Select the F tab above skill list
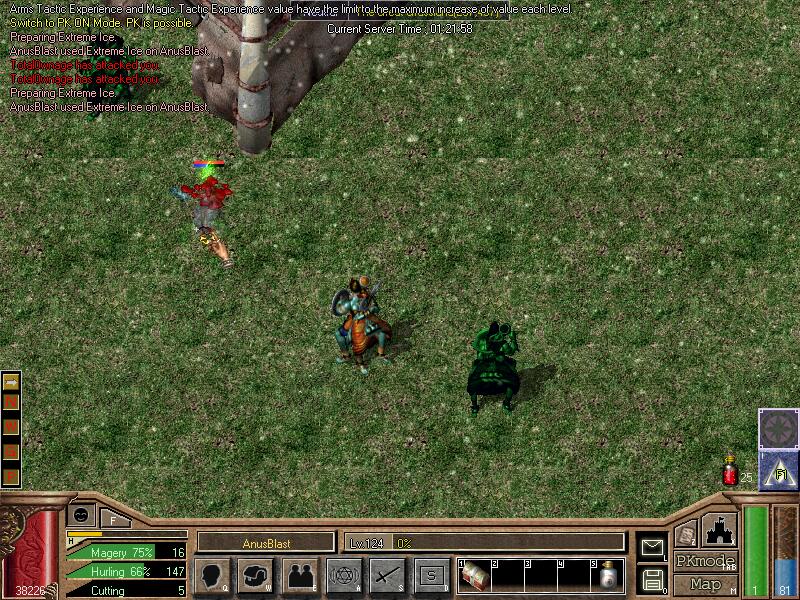Screen dimensions: 800x600 pyautogui.click(x=113, y=518)
